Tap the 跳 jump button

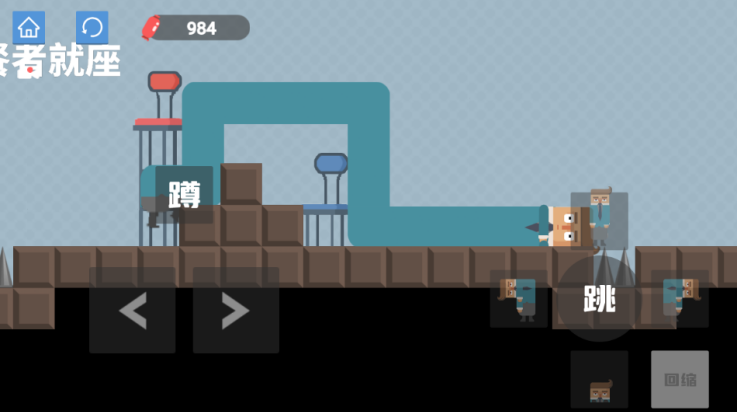599,299
